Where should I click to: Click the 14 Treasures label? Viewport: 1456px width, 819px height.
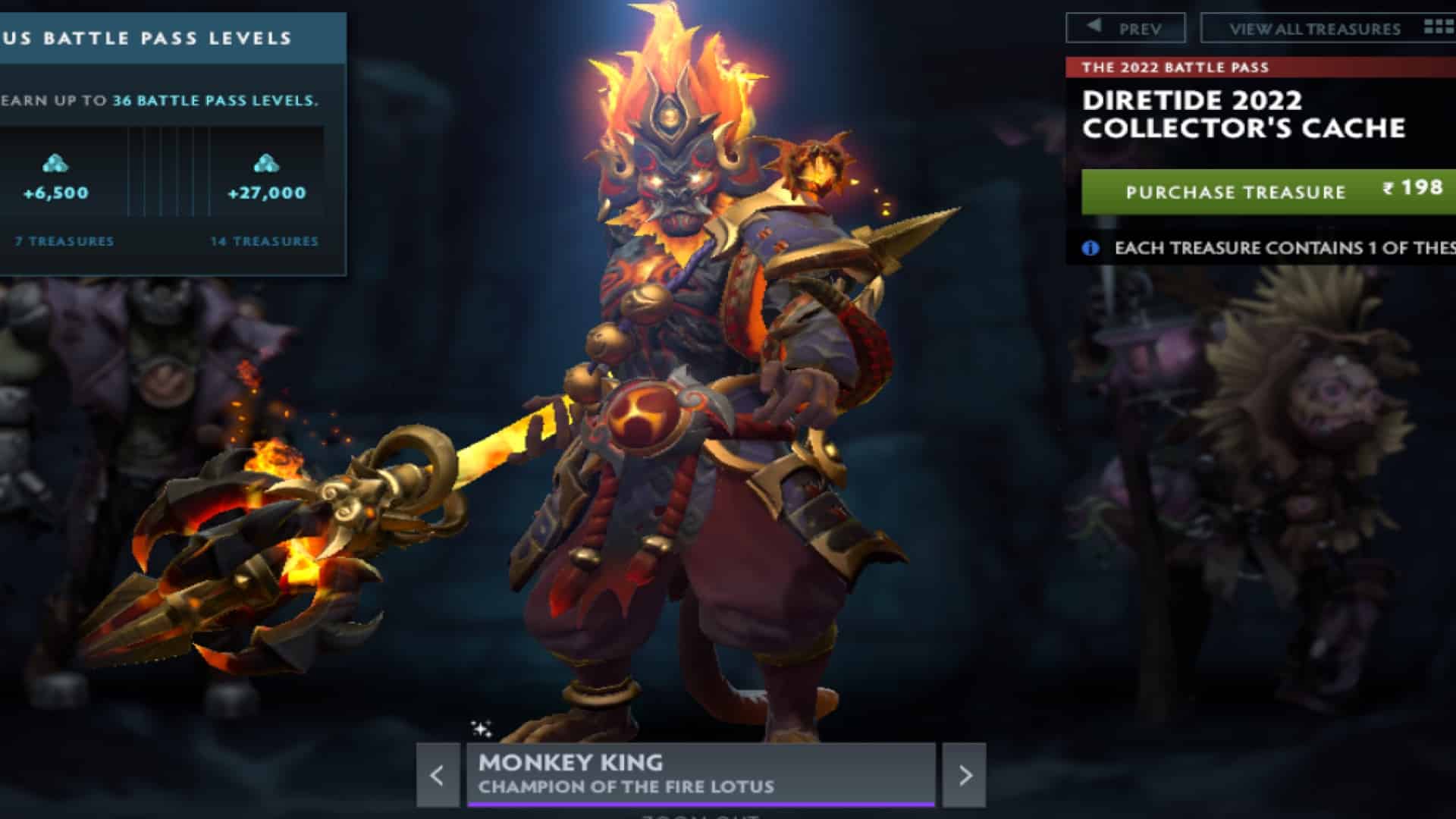264,241
